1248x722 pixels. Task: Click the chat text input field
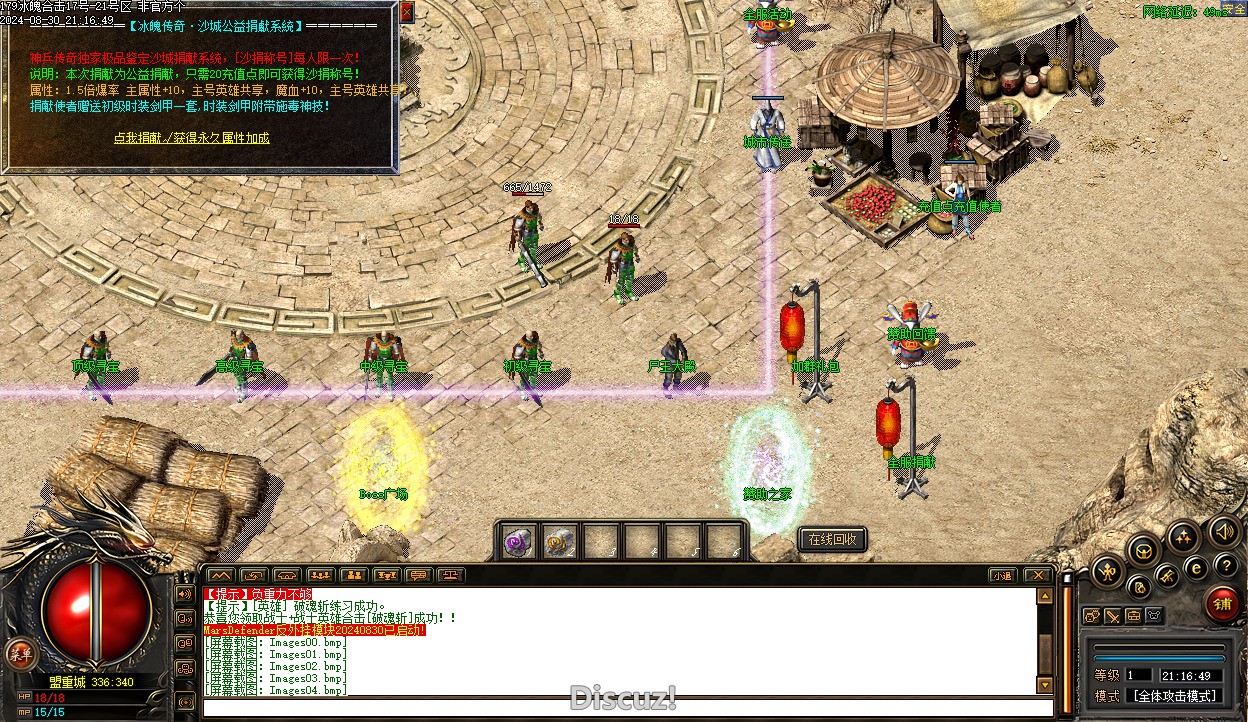pos(620,709)
